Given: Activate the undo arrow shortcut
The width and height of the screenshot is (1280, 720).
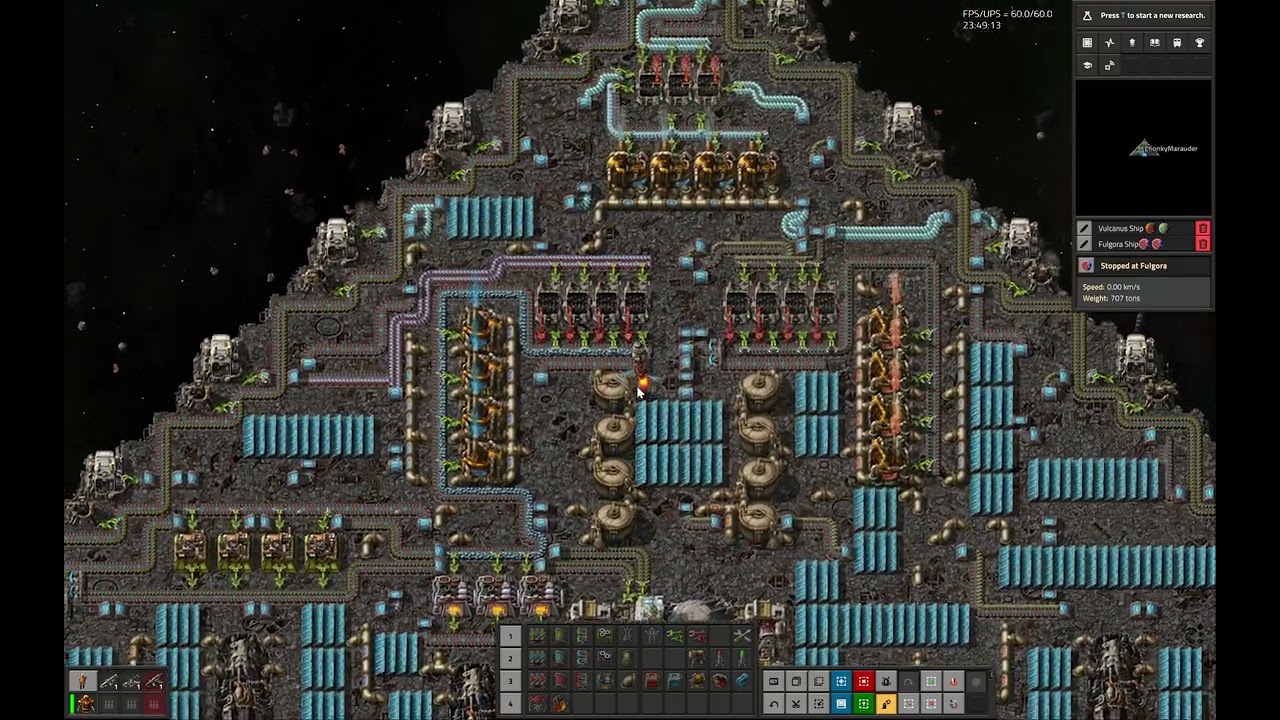Looking at the screenshot, I should click(x=774, y=704).
